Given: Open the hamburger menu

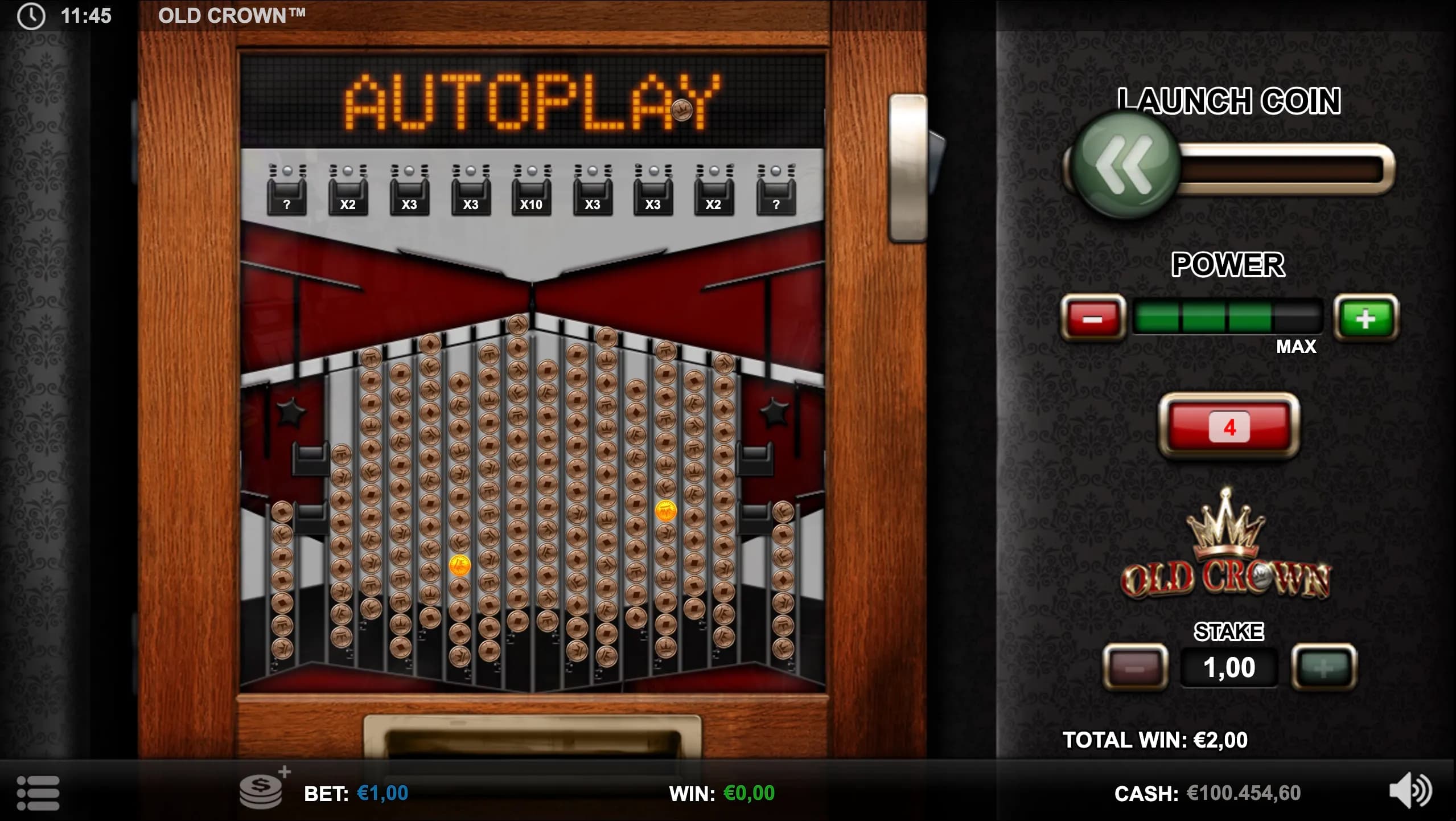Looking at the screenshot, I should [x=38, y=793].
